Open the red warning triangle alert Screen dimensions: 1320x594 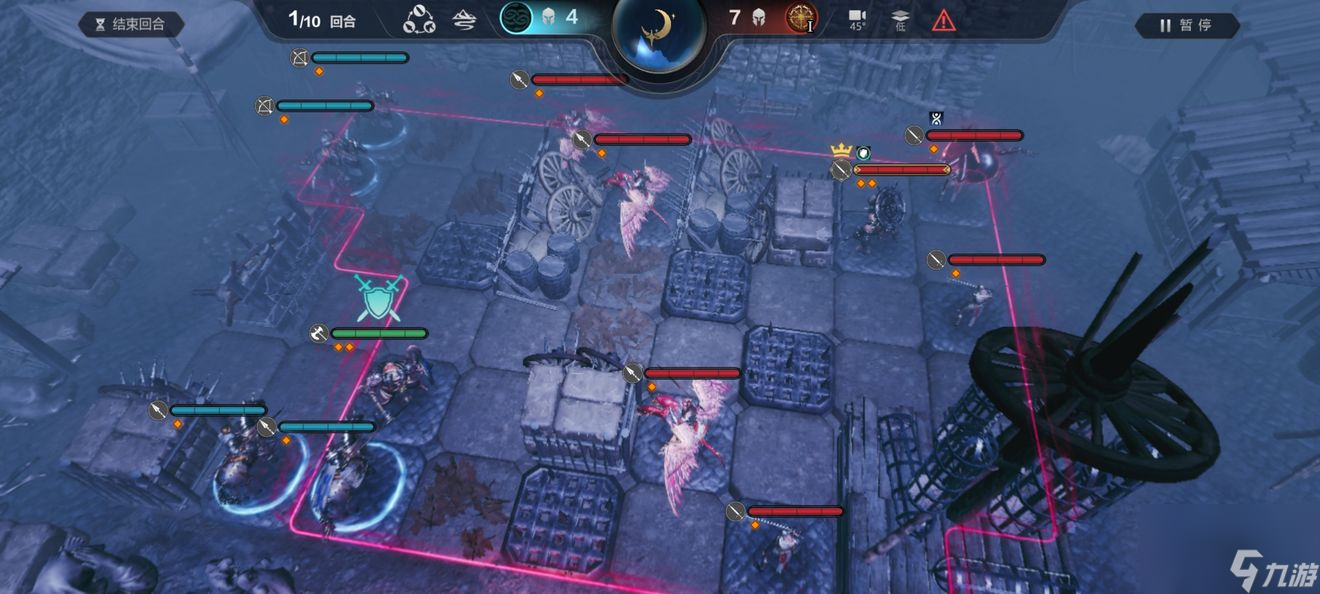point(943,20)
